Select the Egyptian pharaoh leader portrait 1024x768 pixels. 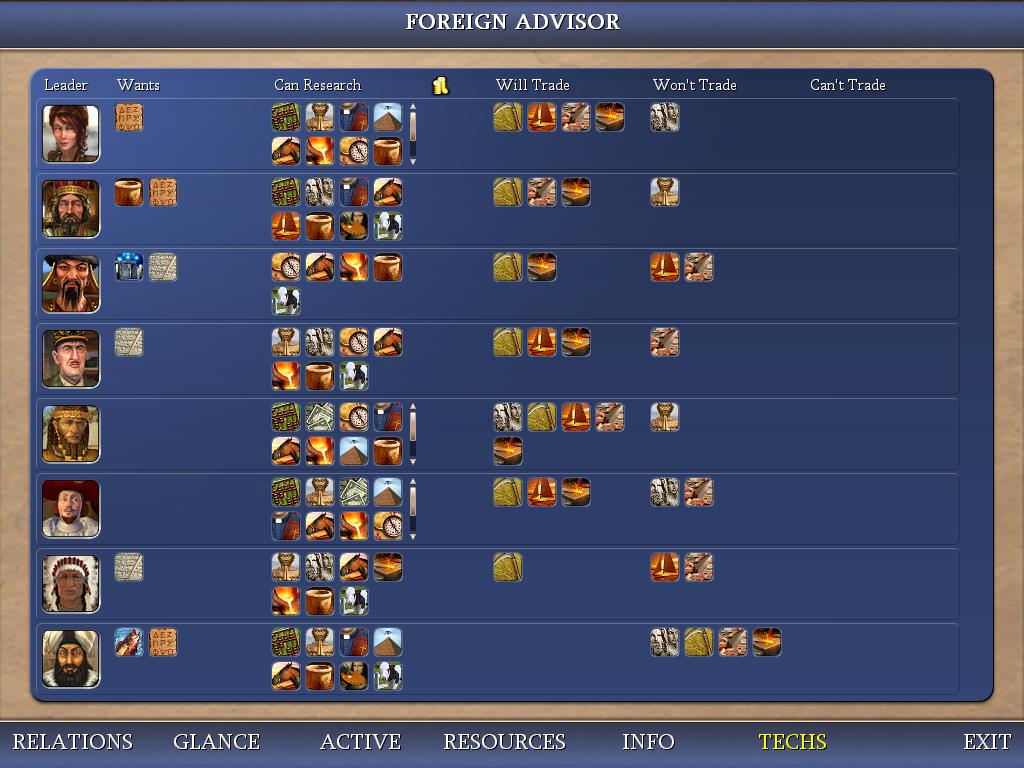[x=71, y=434]
